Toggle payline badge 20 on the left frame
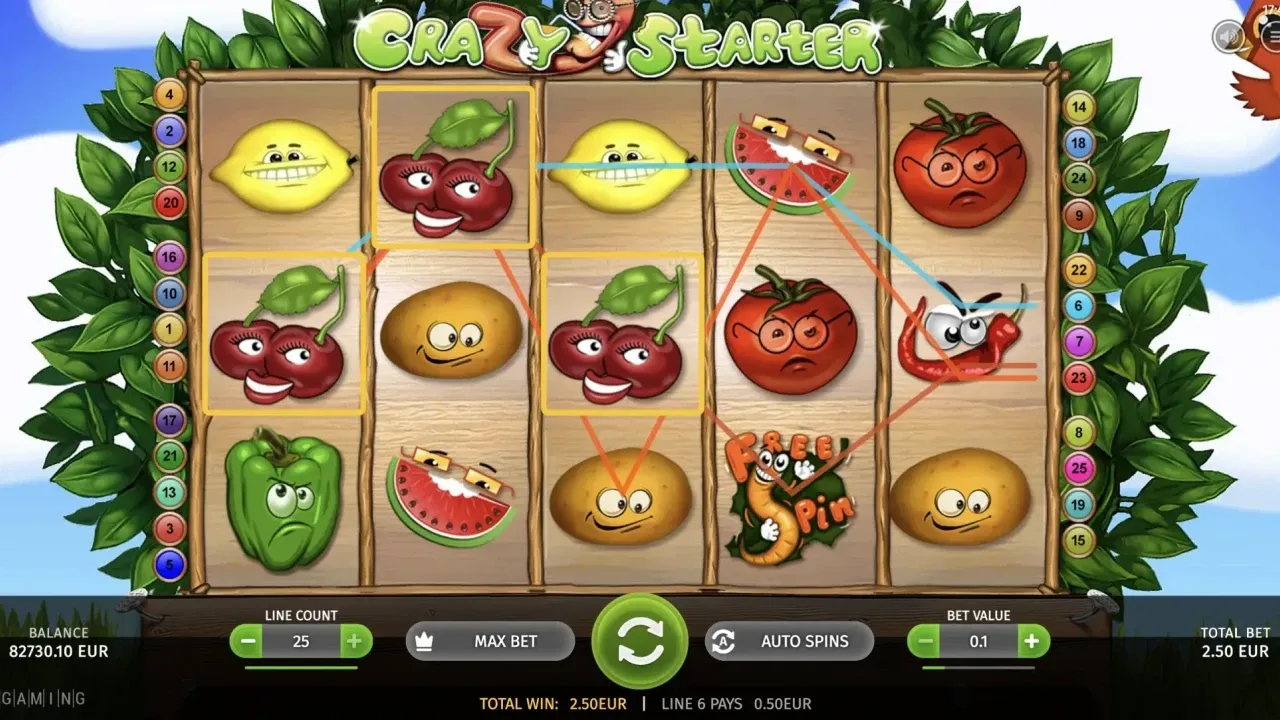The height and width of the screenshot is (720, 1280). point(169,202)
